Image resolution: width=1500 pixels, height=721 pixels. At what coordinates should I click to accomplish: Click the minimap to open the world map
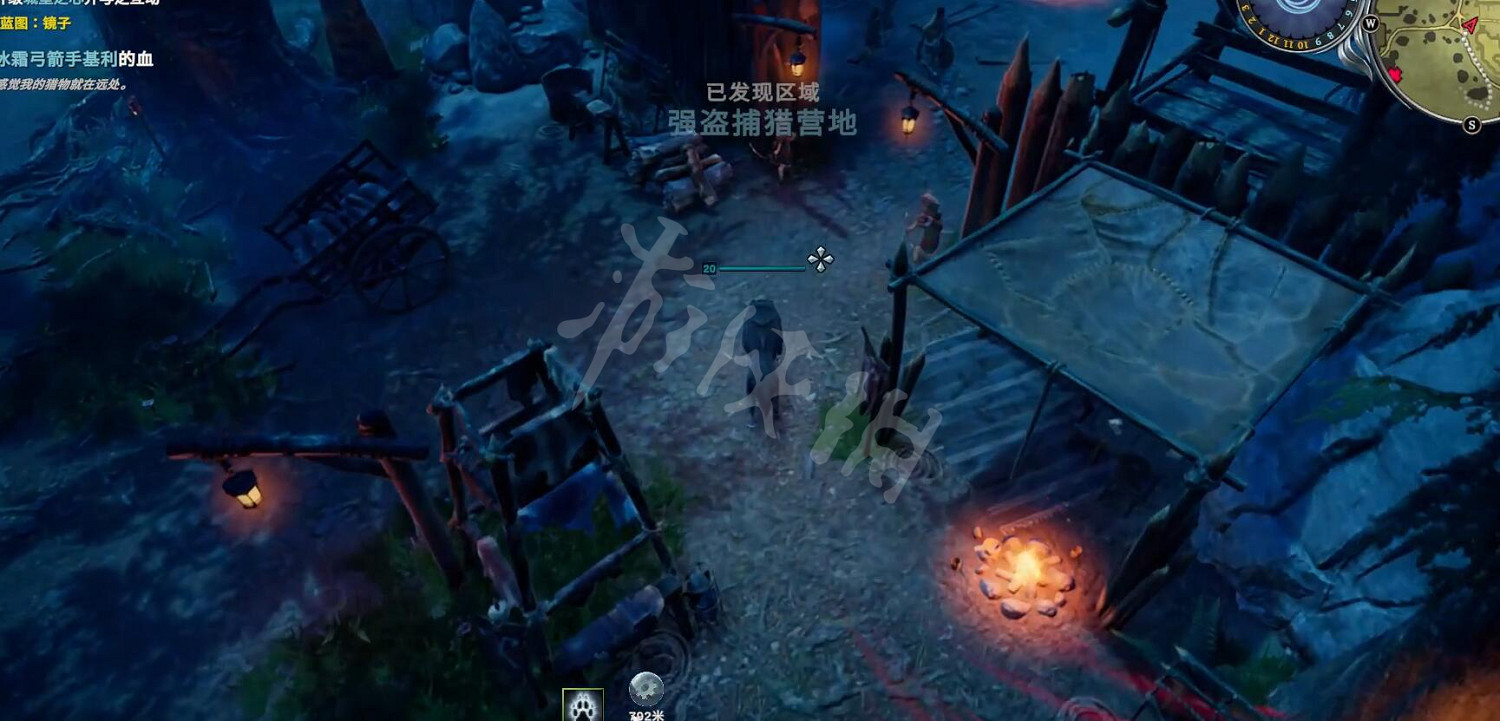[1440, 70]
